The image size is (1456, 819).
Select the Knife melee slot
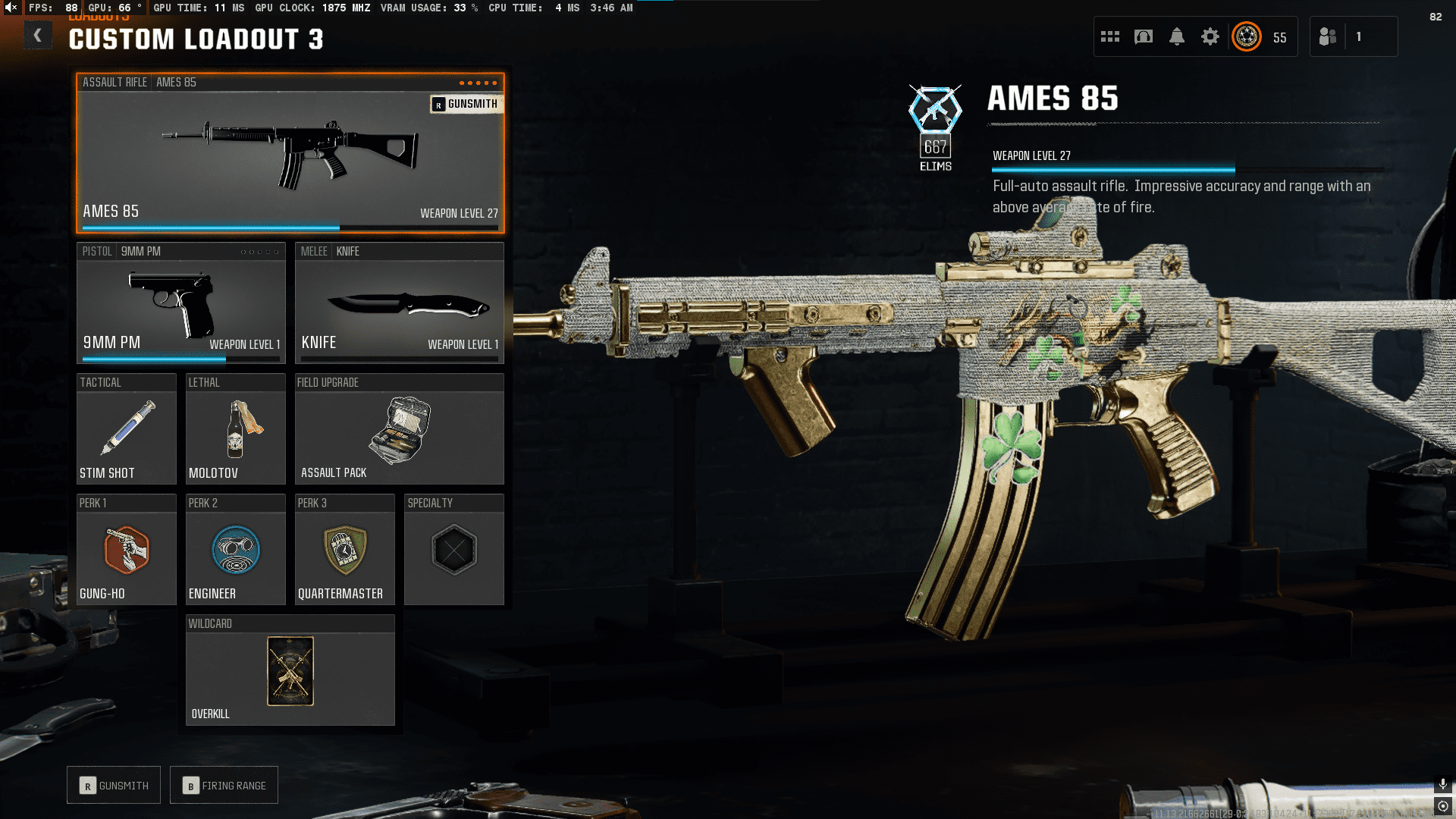coord(399,303)
